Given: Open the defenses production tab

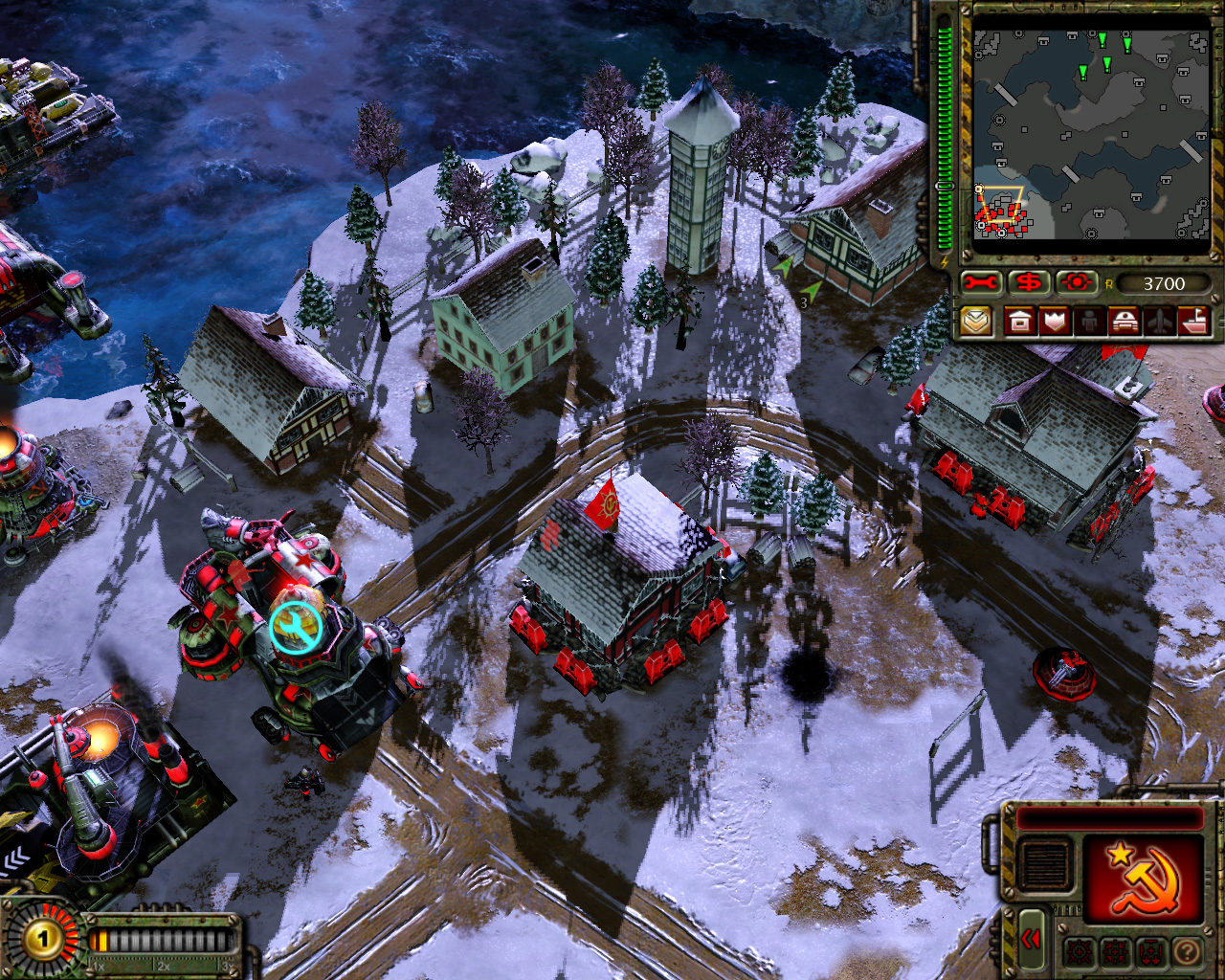Looking at the screenshot, I should pos(1055,322).
